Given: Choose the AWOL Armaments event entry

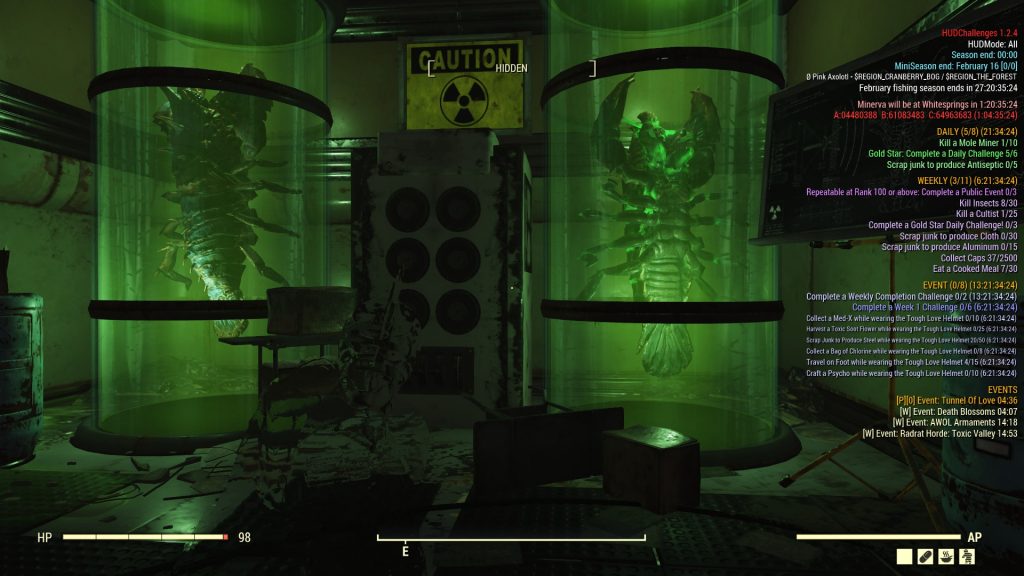Looking at the screenshot, I should pyautogui.click(x=955, y=422).
